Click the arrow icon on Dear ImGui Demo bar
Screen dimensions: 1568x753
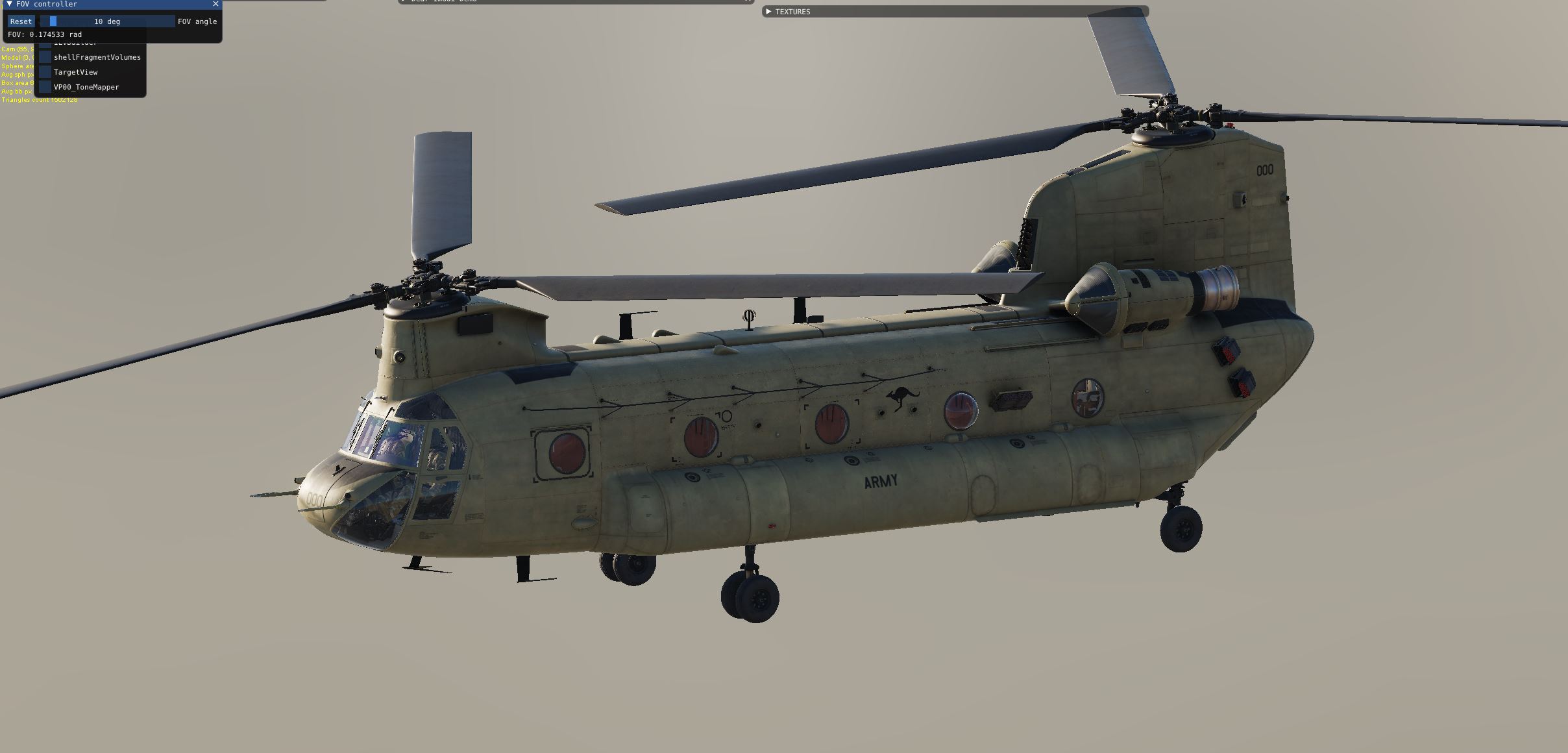(x=402, y=1)
